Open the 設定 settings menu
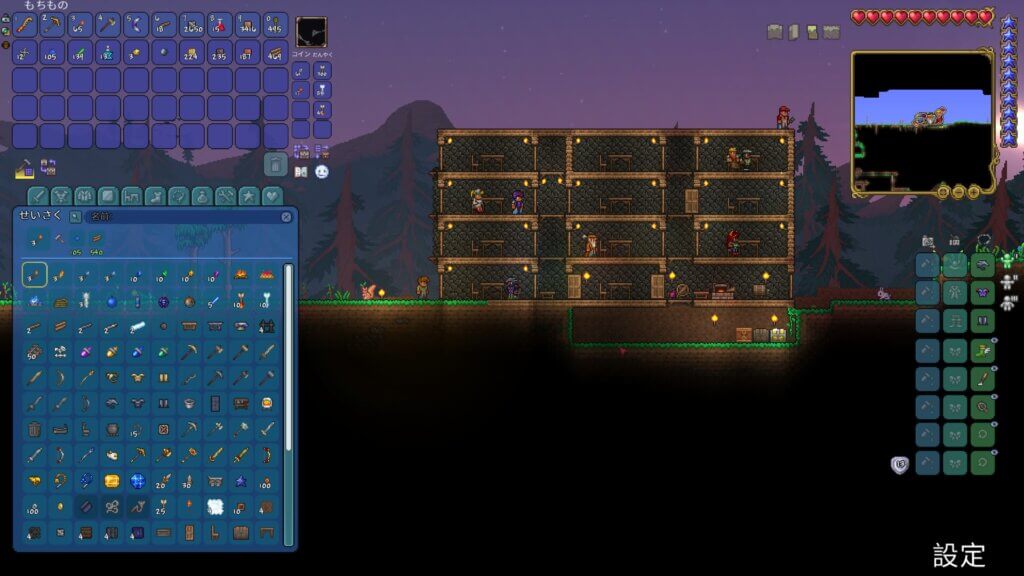 tap(959, 555)
